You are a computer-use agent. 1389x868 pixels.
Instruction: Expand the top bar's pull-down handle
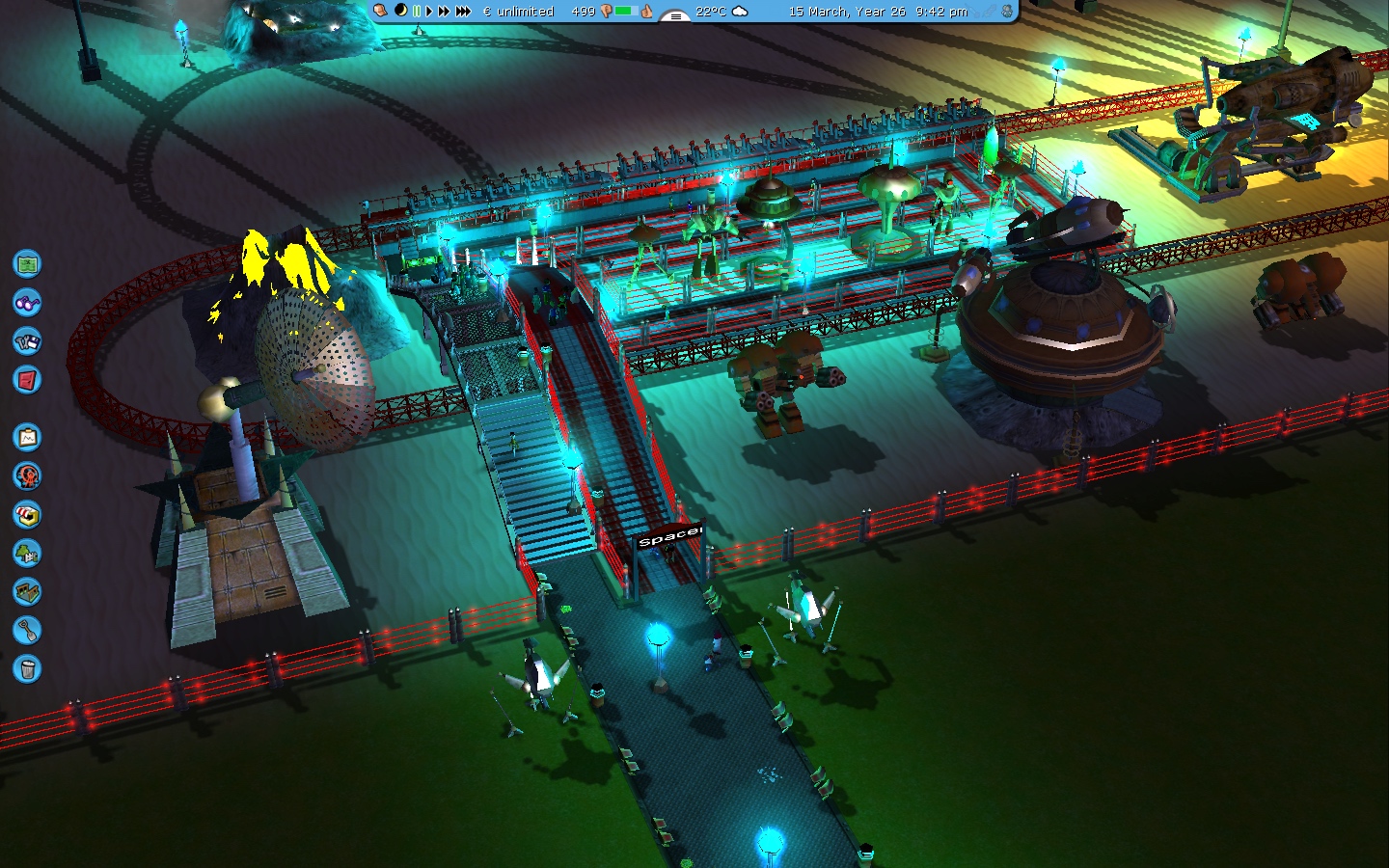(674, 15)
